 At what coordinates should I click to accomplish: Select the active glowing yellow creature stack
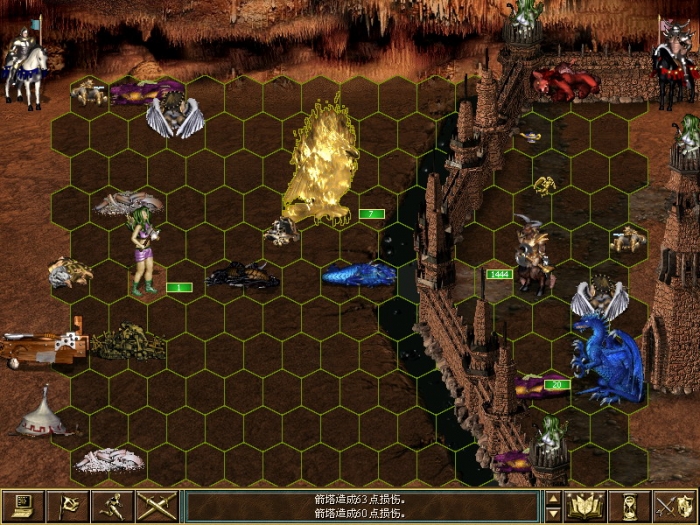tap(320, 165)
